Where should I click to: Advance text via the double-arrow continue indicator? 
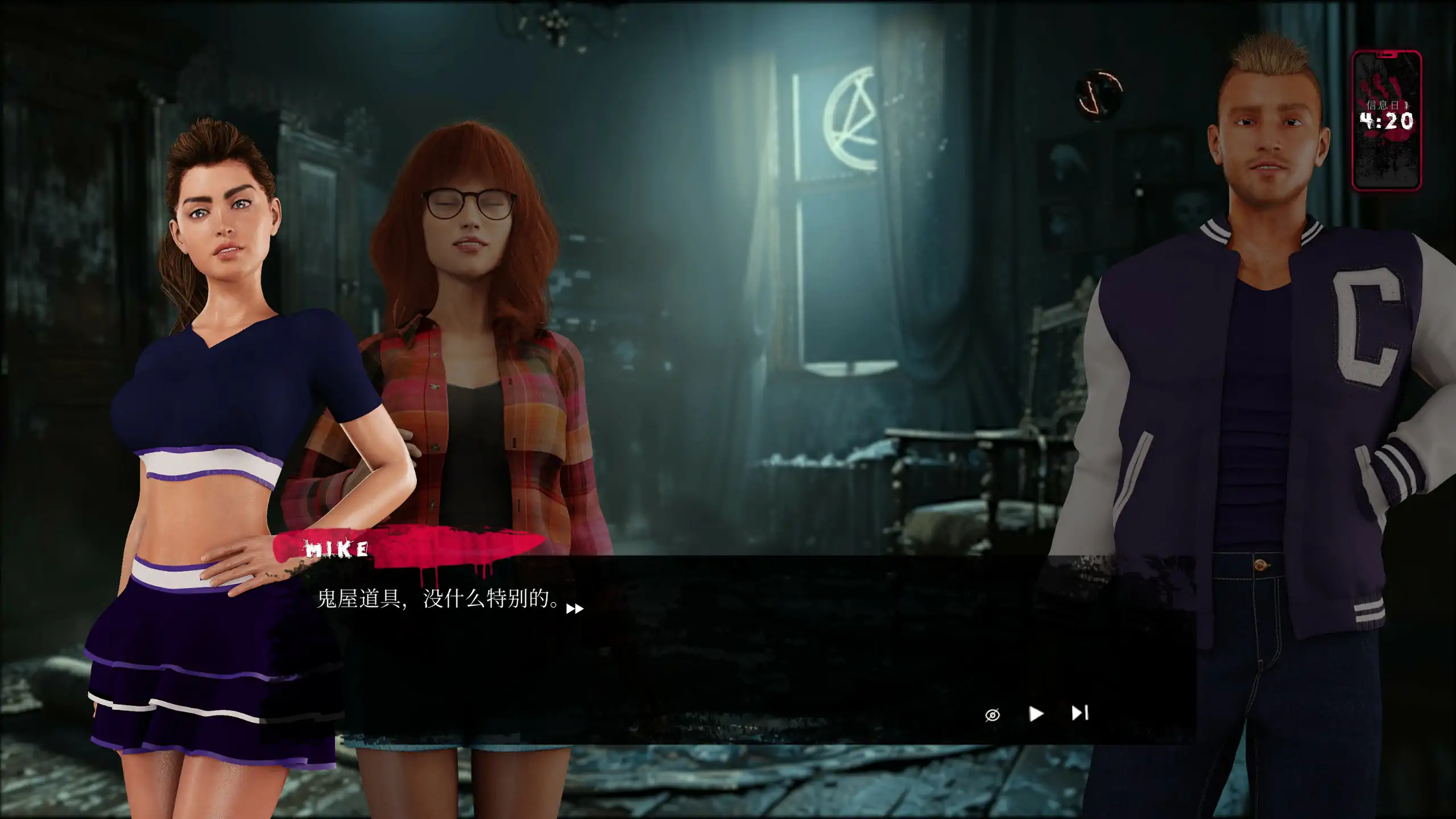[x=574, y=609]
